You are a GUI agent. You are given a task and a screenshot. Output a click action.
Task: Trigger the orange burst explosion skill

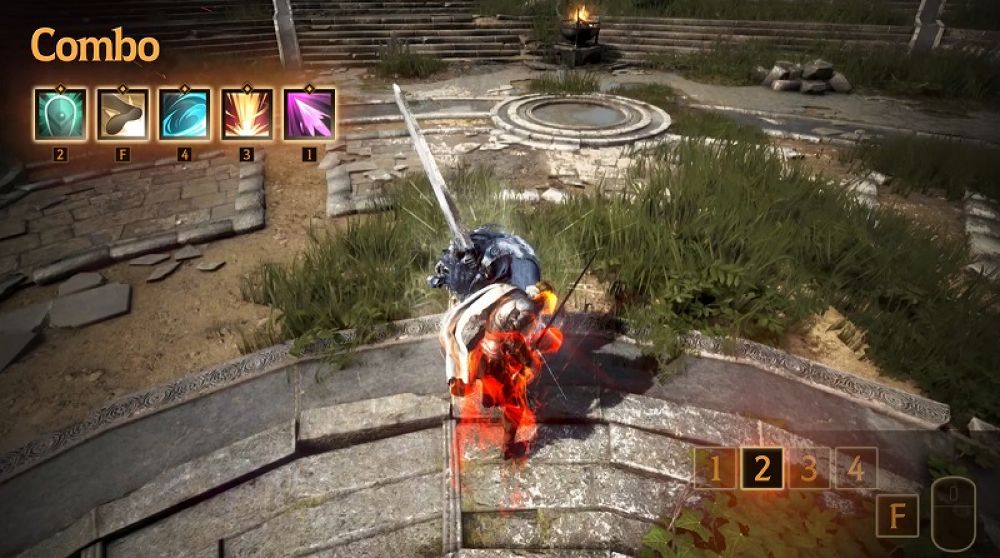point(246,114)
